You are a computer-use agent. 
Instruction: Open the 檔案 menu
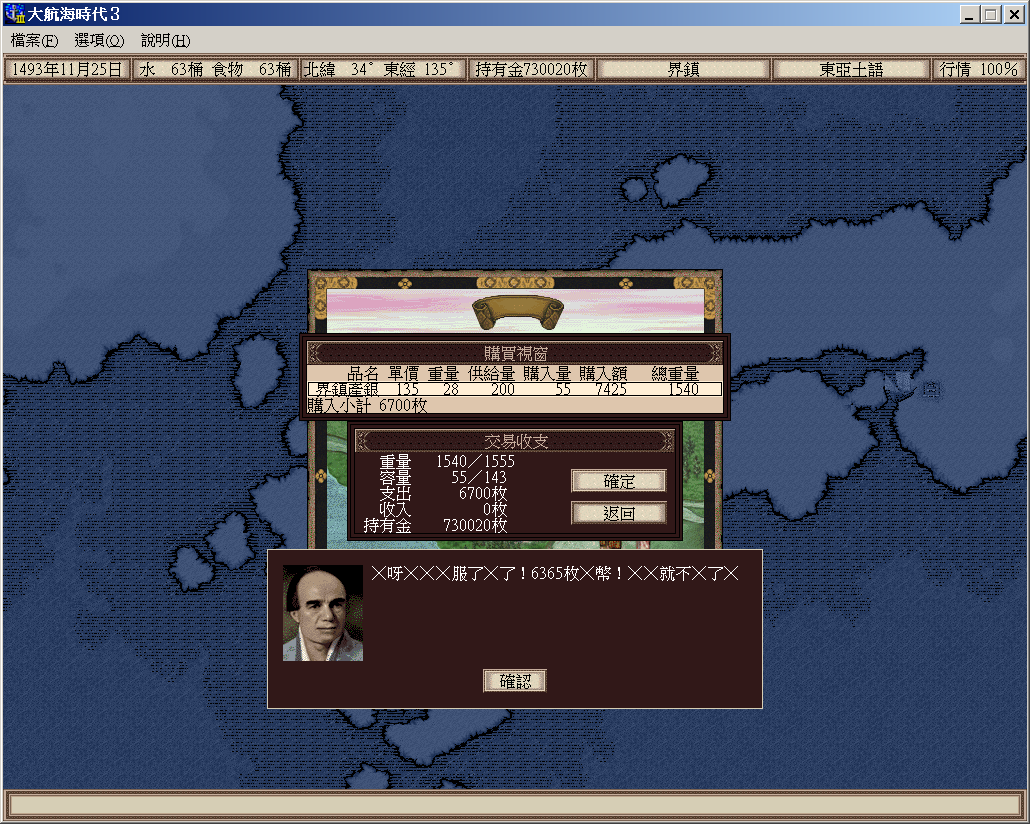click(35, 41)
